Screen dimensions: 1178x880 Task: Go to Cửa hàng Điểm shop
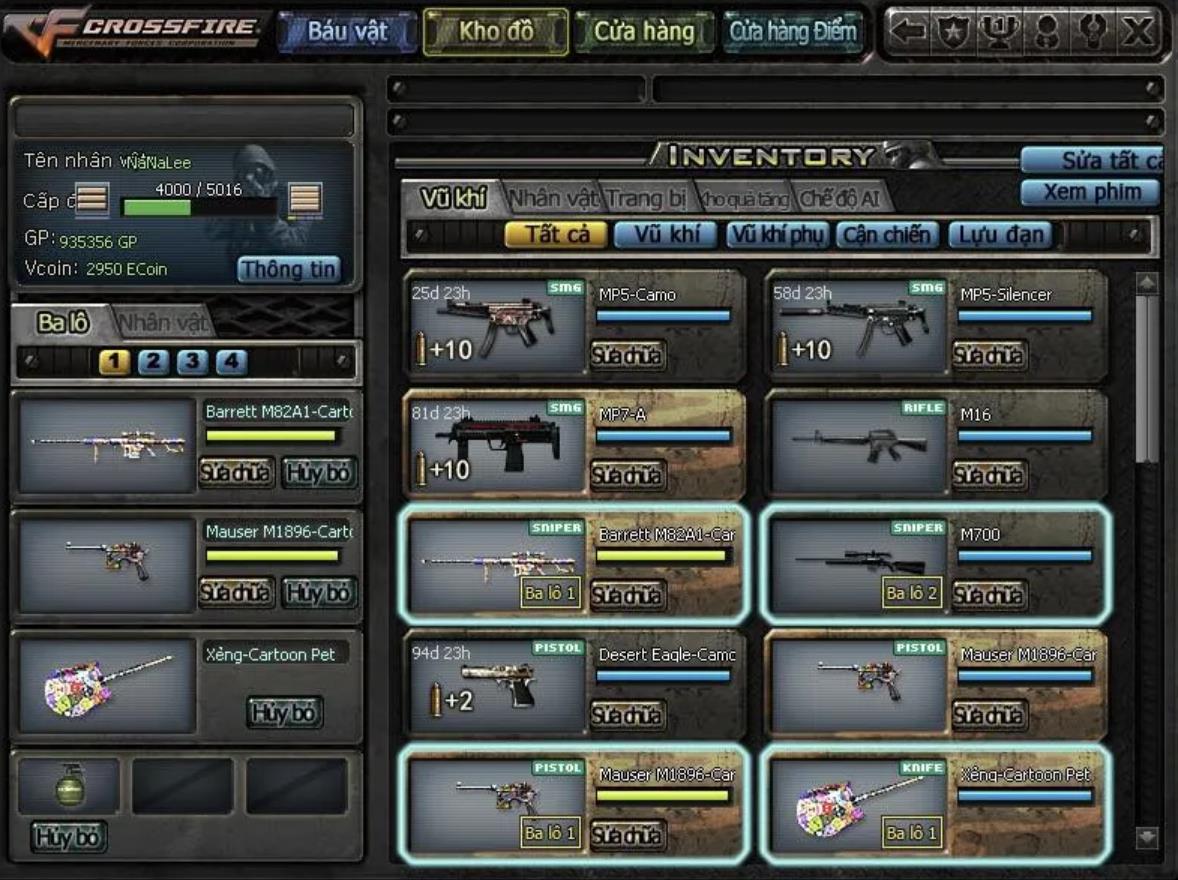pyautogui.click(x=793, y=31)
